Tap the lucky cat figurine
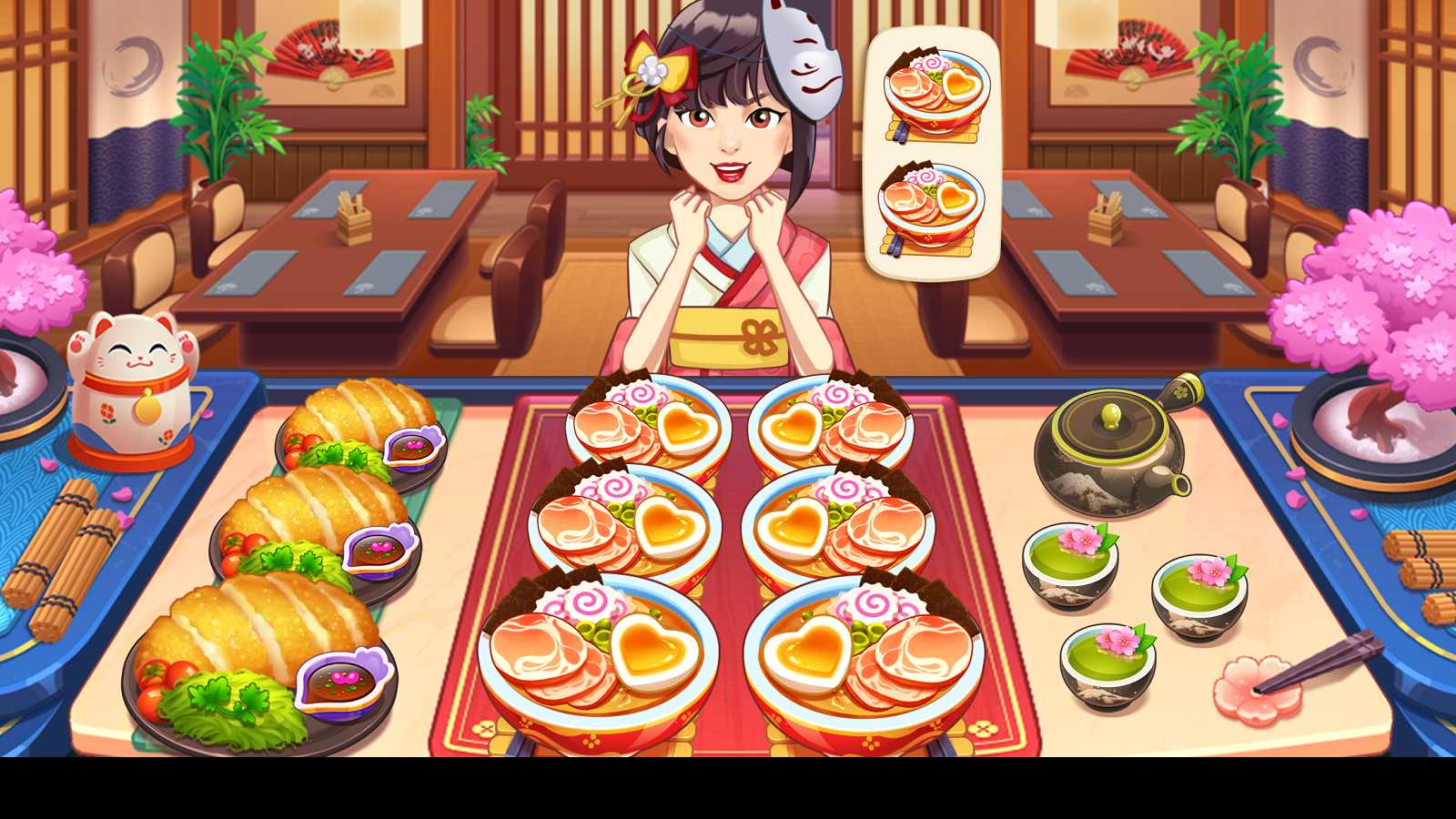The width and height of the screenshot is (1456, 819). [x=132, y=382]
